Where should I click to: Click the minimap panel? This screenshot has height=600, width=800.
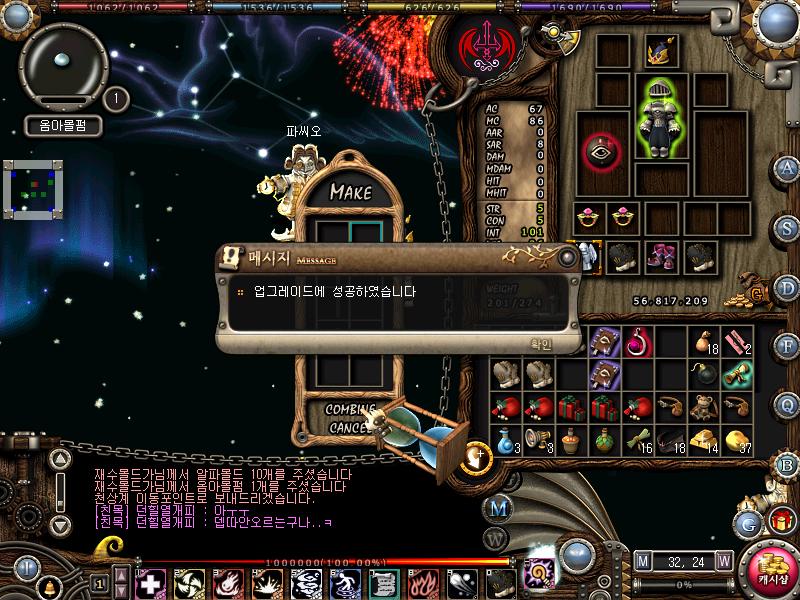coord(33,188)
